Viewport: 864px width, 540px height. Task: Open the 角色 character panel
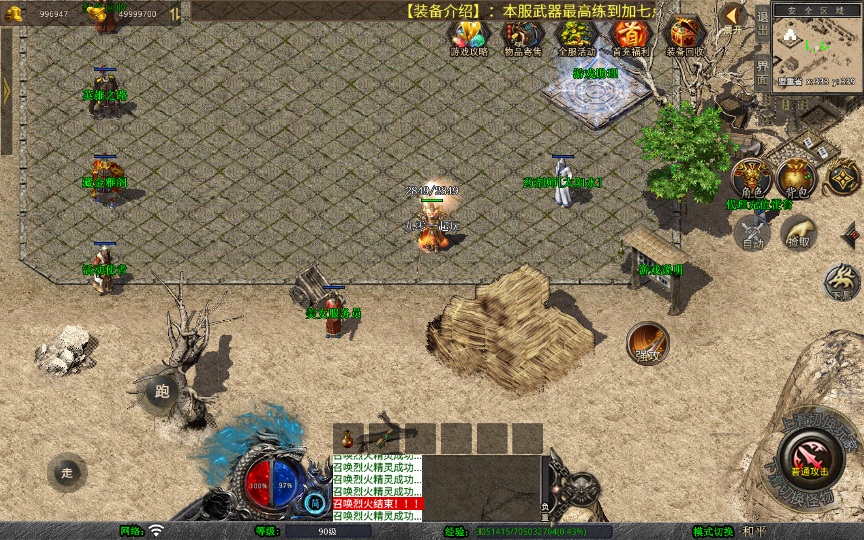coord(750,178)
